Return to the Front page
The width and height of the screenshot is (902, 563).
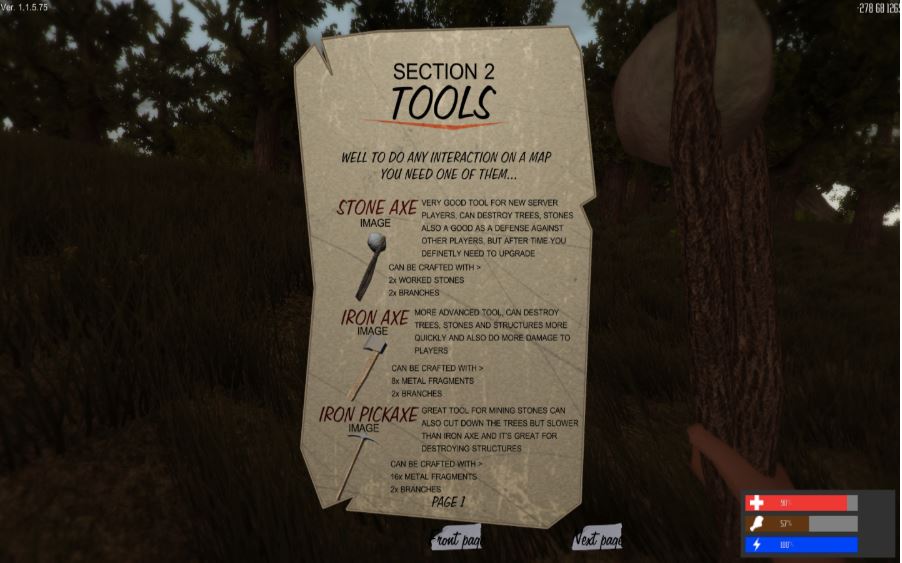point(456,540)
